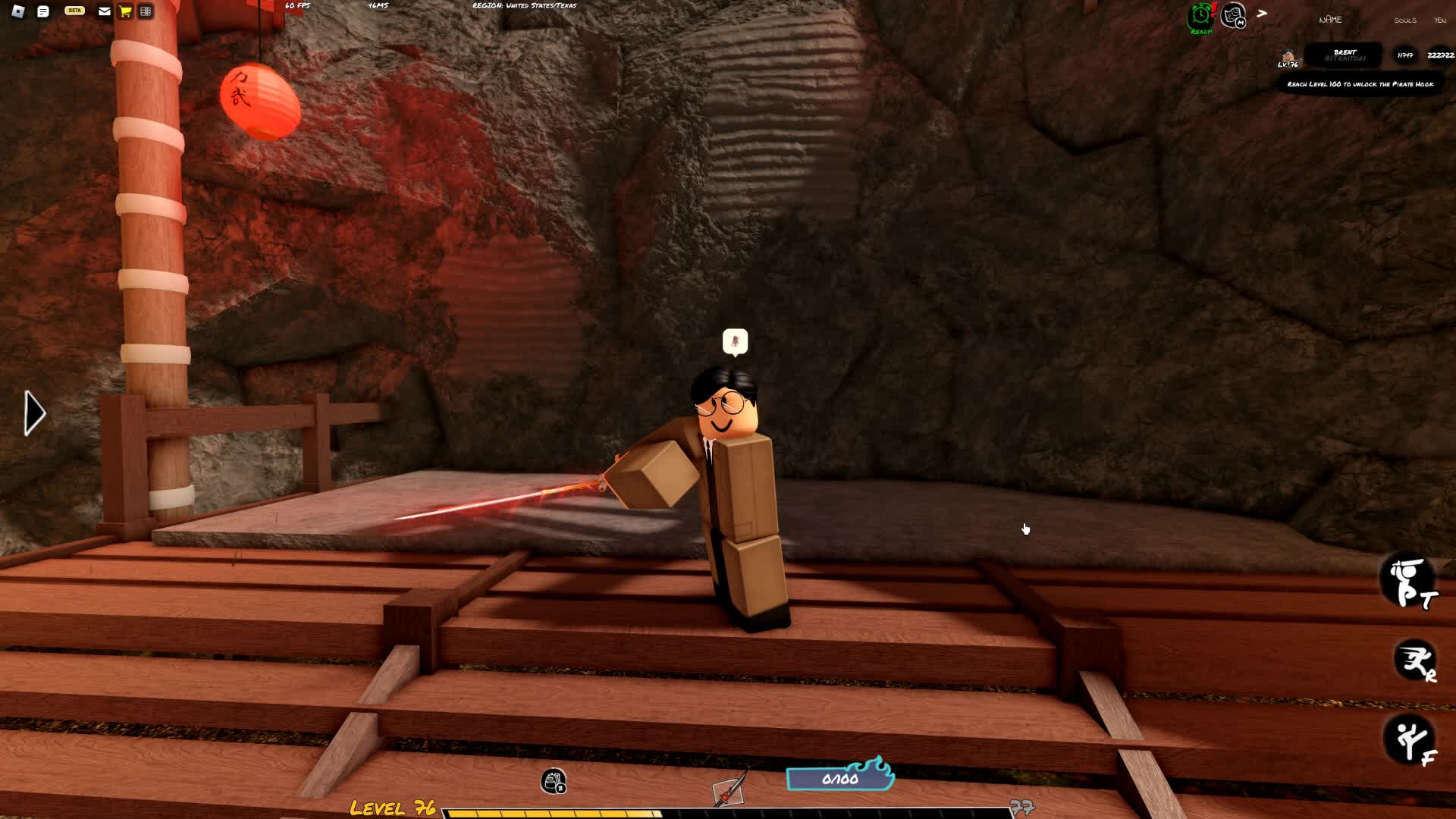1456x819 pixels.
Task: Select the red katana hotbar slot
Action: [x=730, y=790]
